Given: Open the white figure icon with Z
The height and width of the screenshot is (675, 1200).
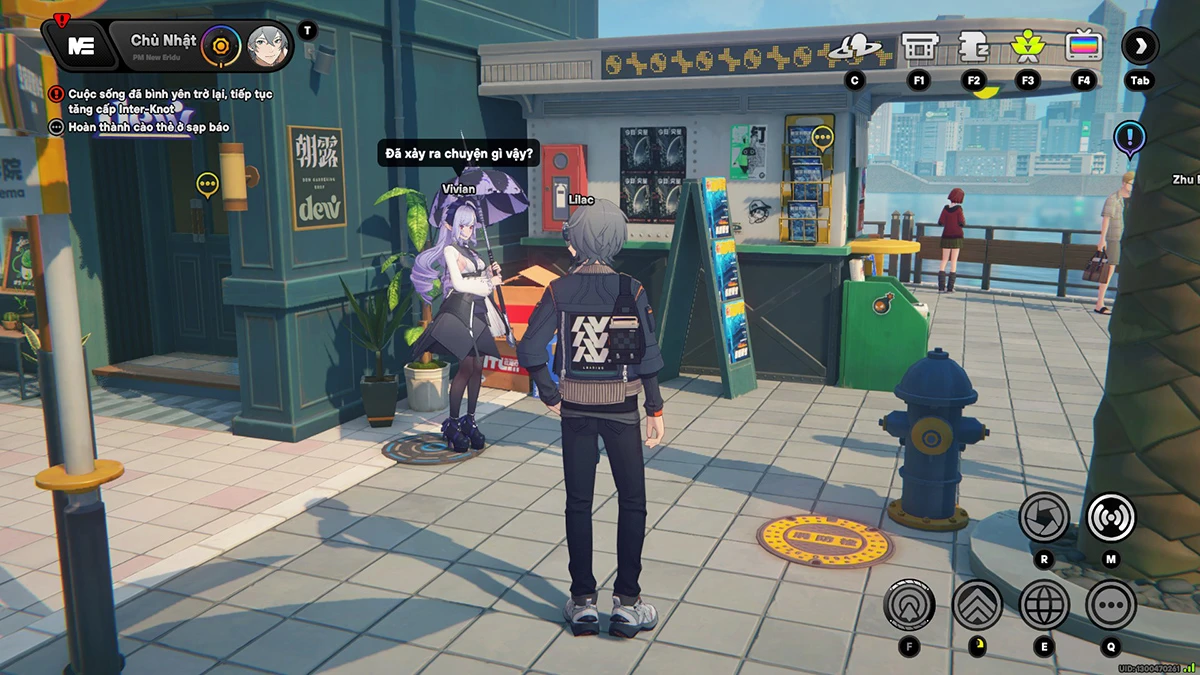Looking at the screenshot, I should point(973,46).
